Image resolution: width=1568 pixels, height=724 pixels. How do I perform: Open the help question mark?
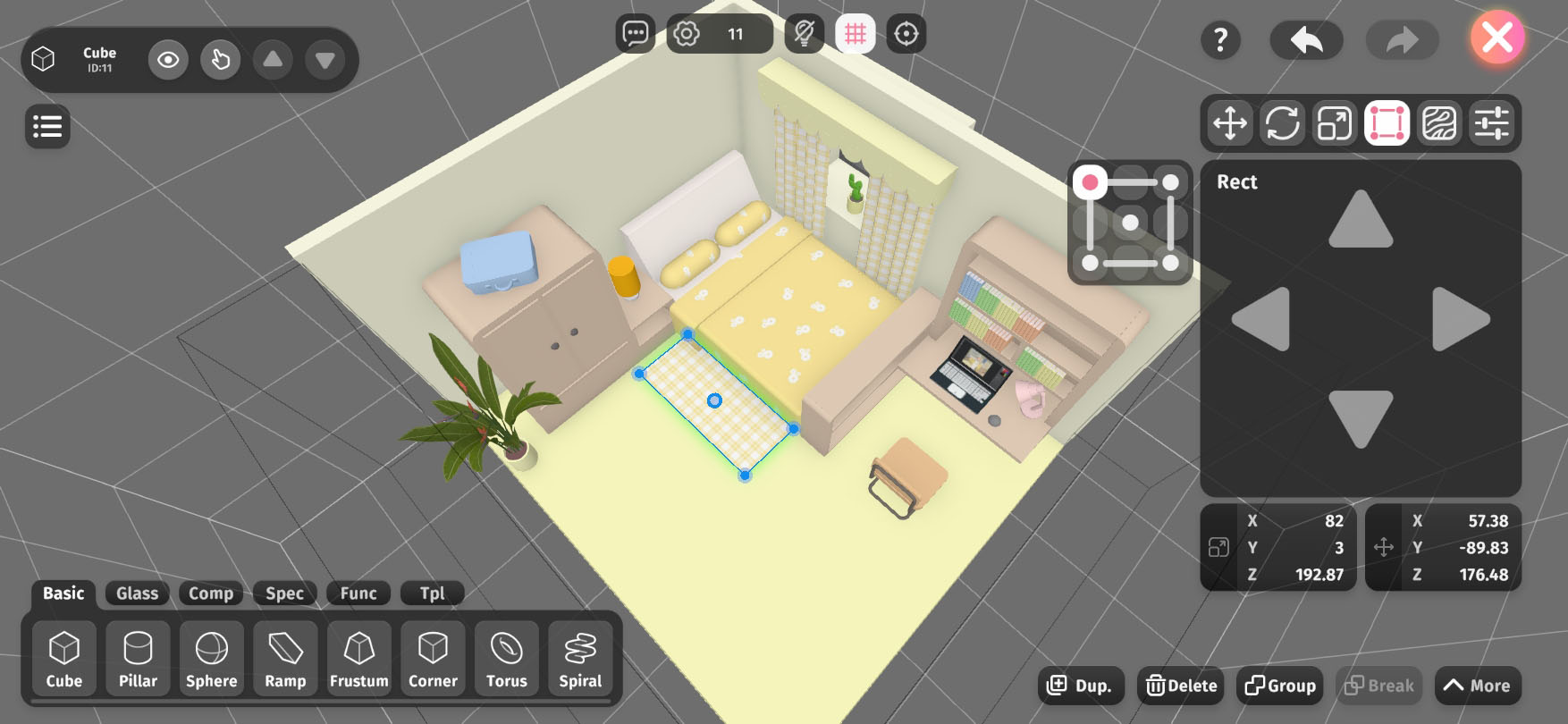(1220, 39)
